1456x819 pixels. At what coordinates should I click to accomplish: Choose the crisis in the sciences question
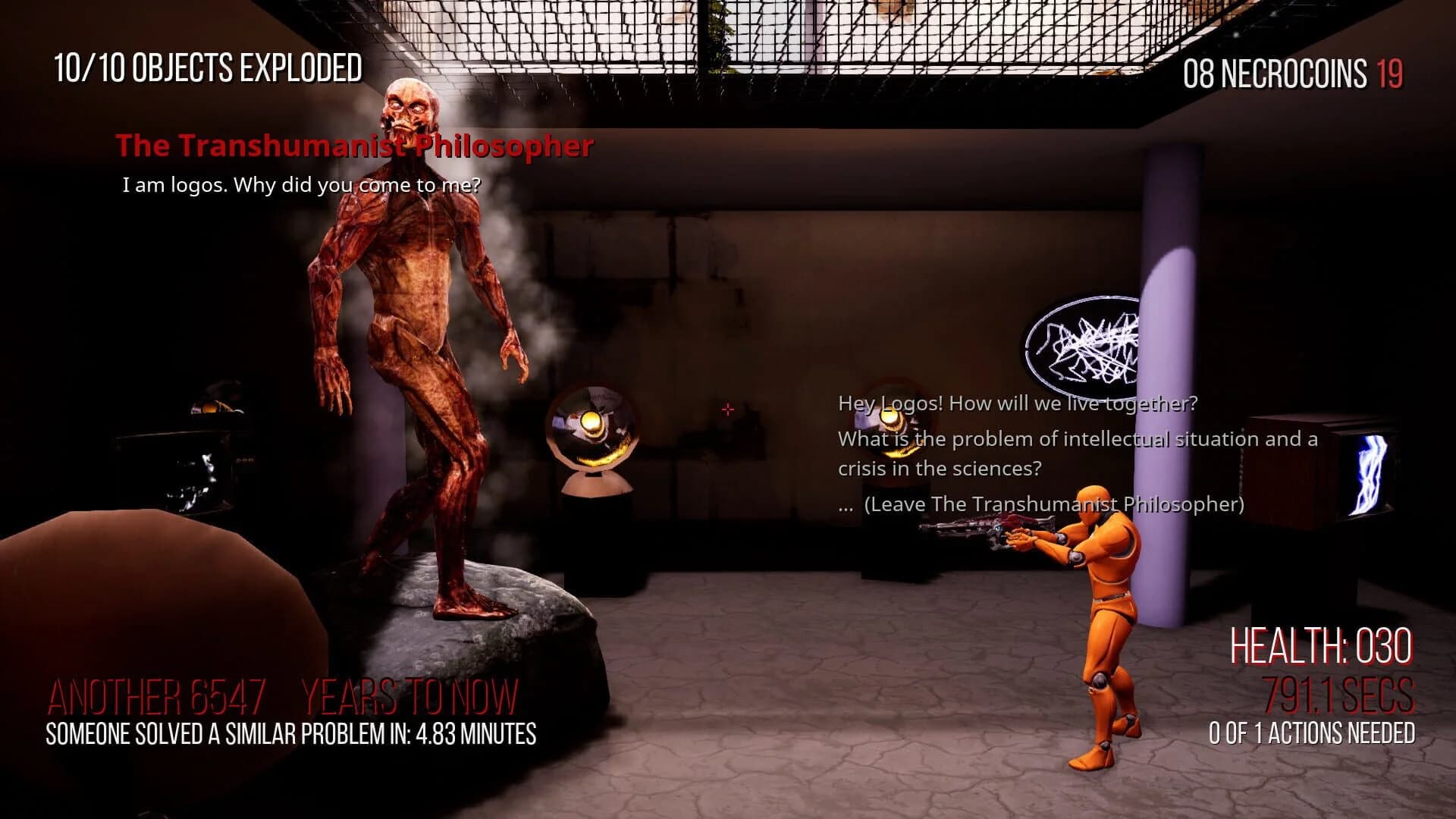click(1077, 453)
